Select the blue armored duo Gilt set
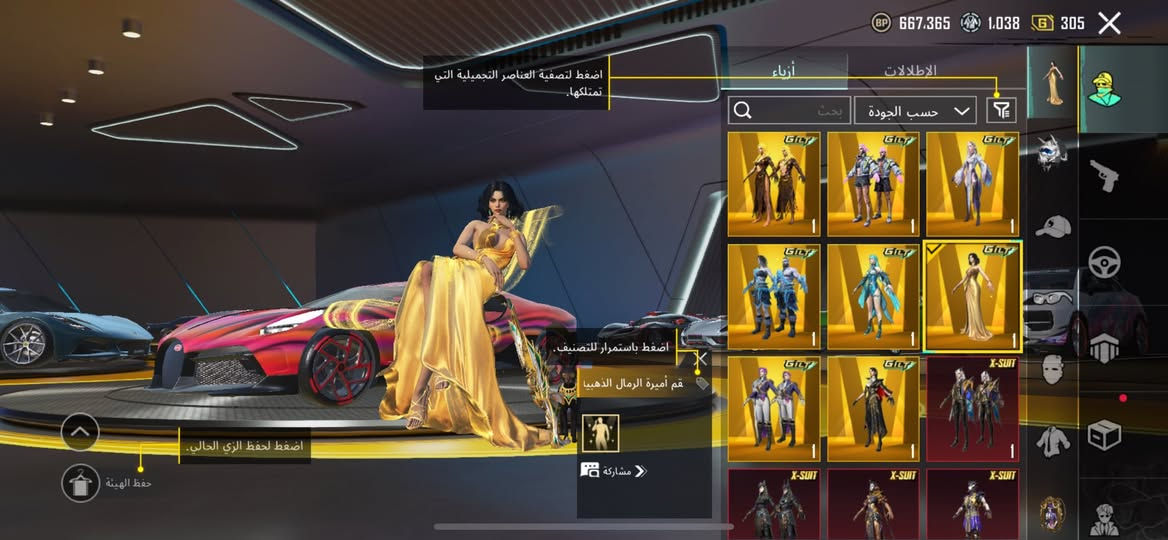 [774, 296]
